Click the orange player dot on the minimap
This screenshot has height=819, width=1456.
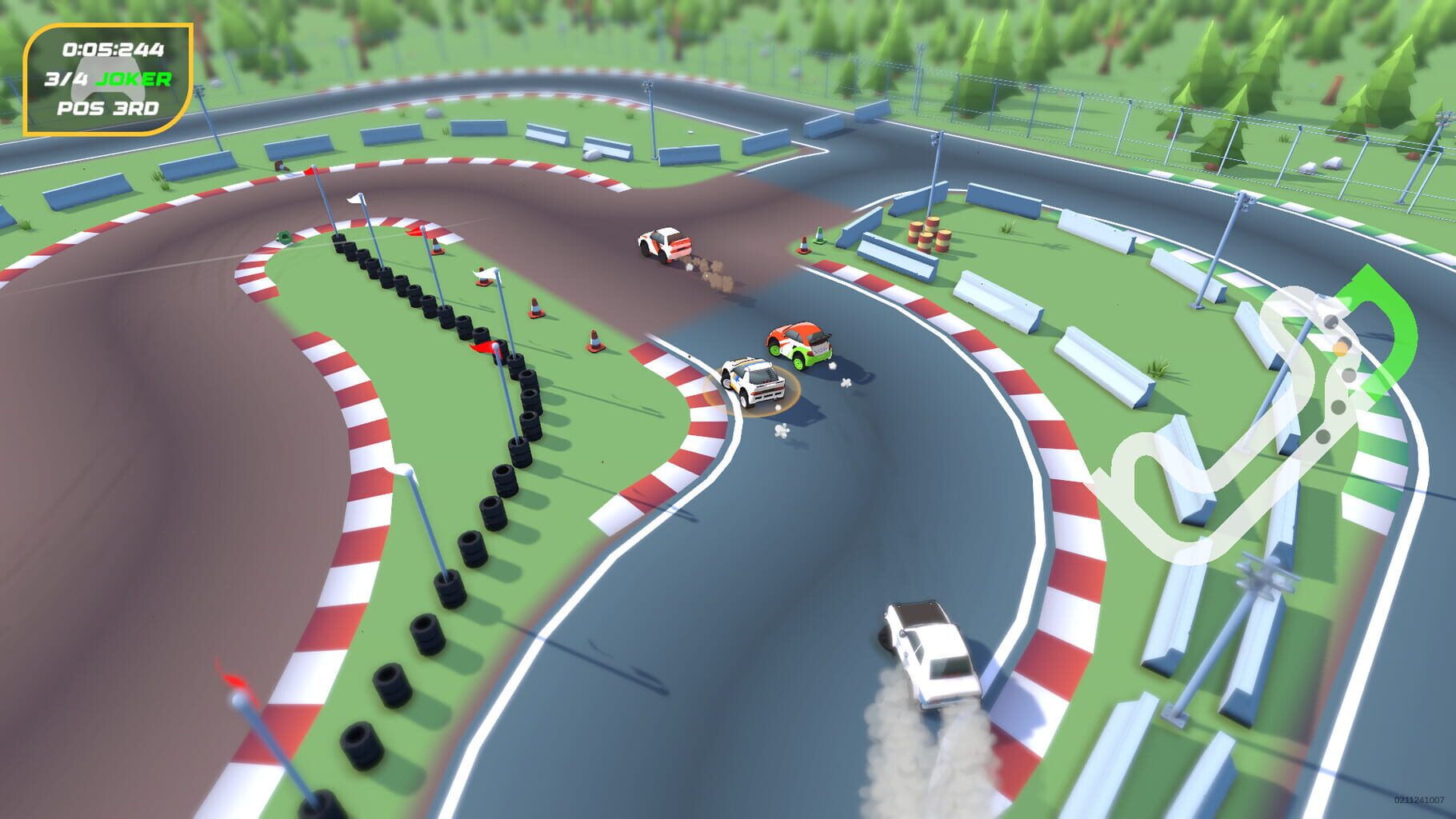(1341, 348)
